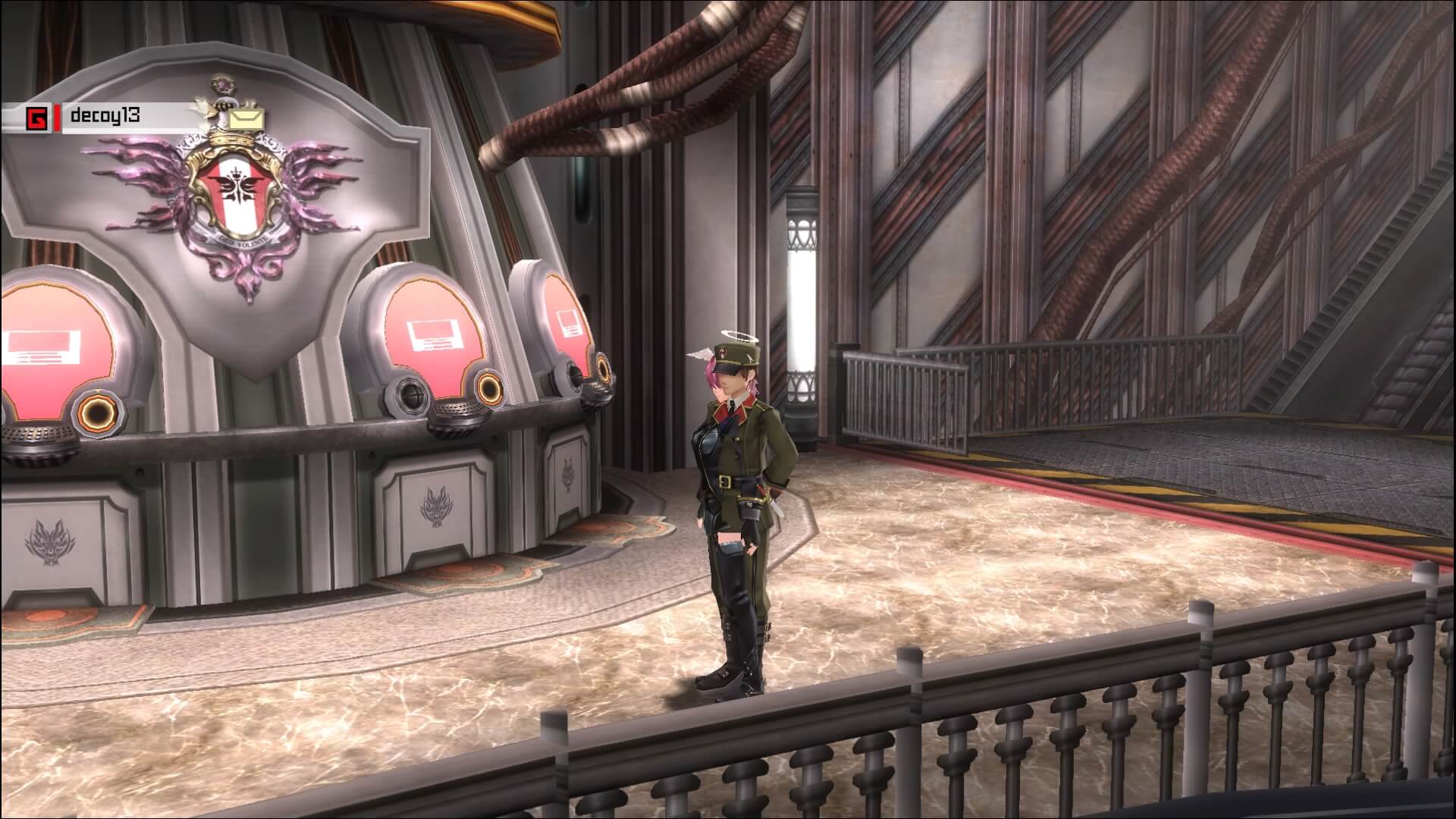The height and width of the screenshot is (819, 1456).
Task: Open the yellow mail envelope icon
Action: point(247,119)
